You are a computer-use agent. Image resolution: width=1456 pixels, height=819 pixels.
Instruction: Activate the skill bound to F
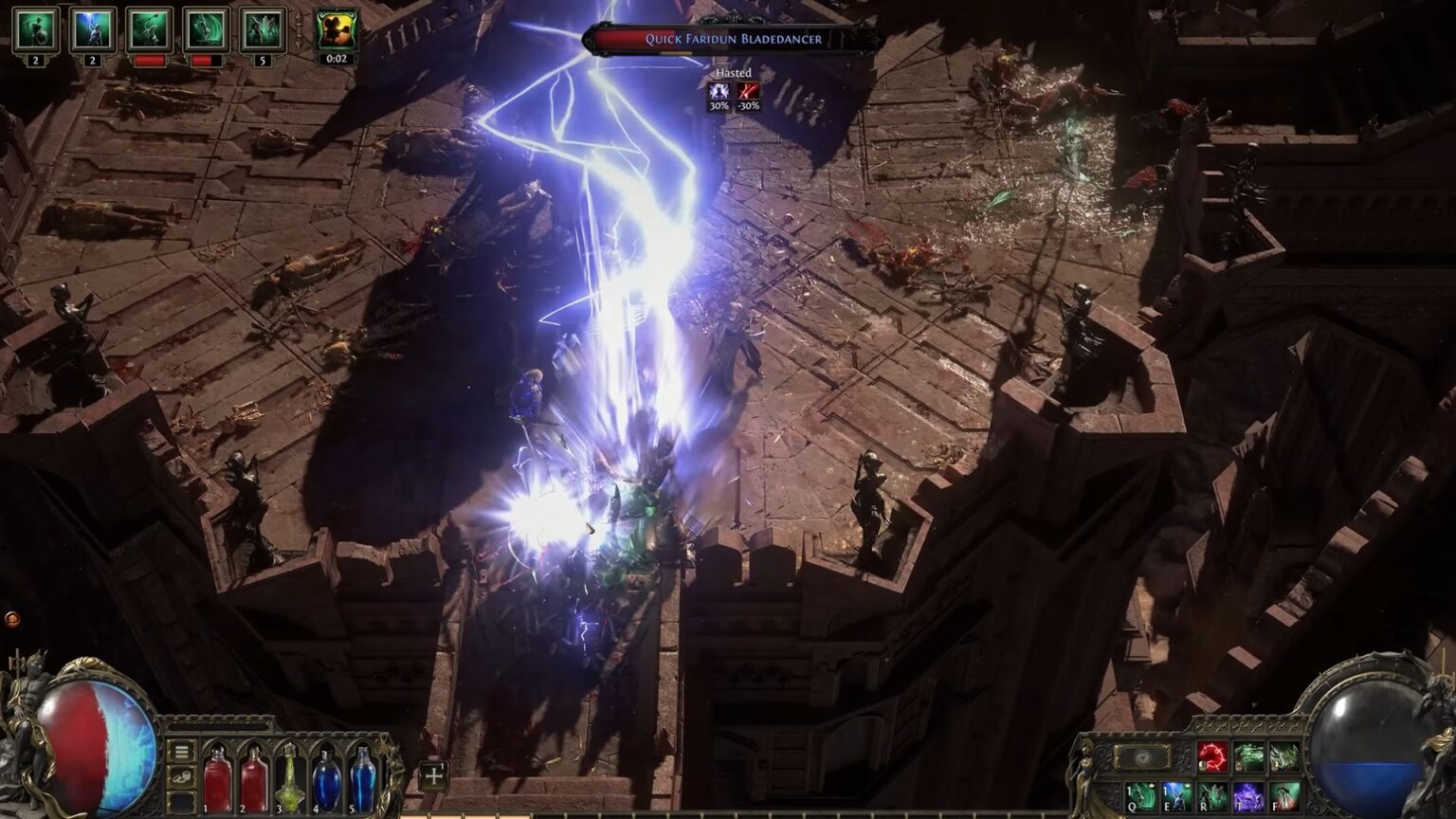tap(1287, 798)
